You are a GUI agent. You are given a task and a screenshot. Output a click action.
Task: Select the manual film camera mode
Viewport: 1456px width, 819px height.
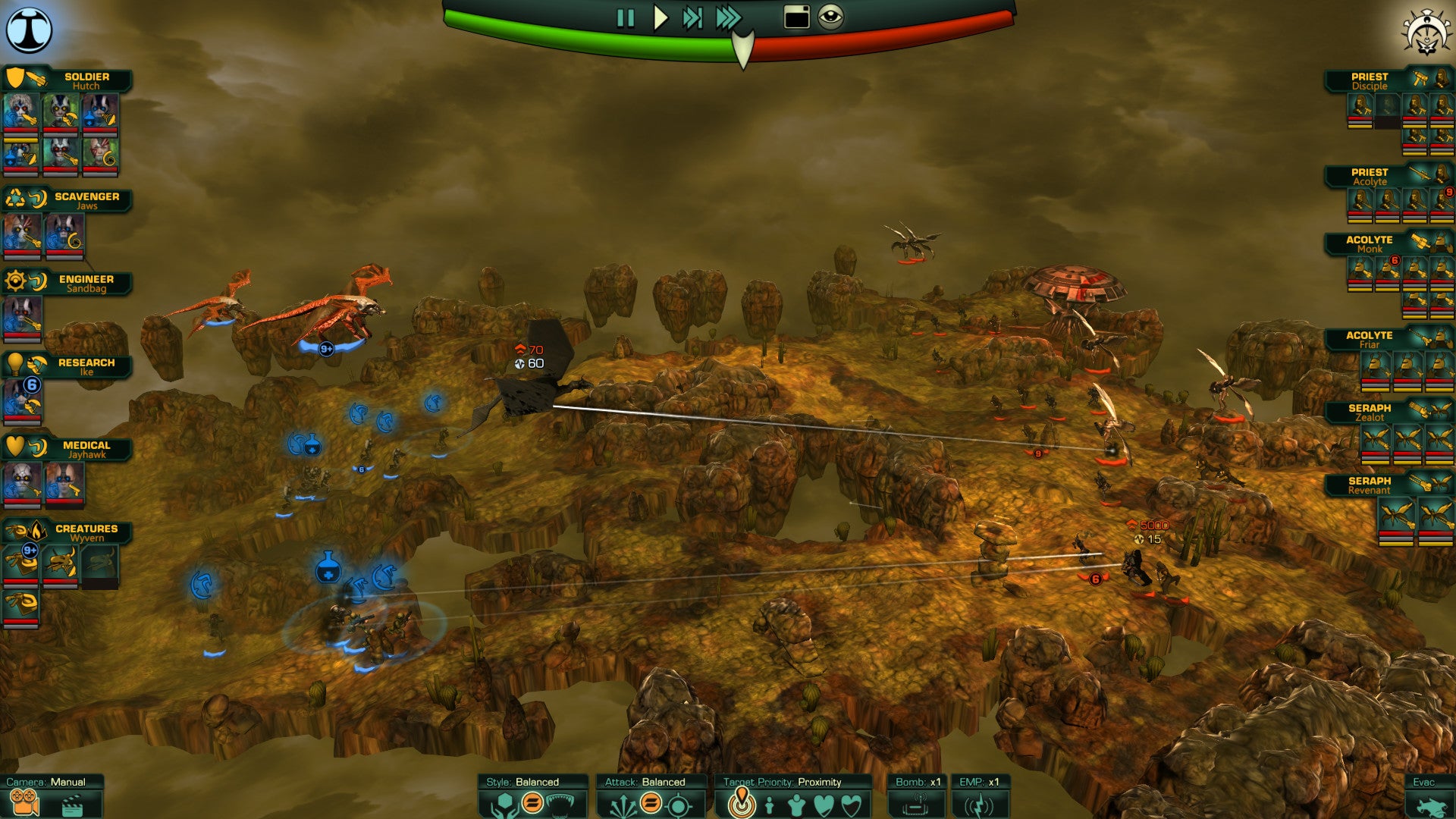[x=24, y=803]
